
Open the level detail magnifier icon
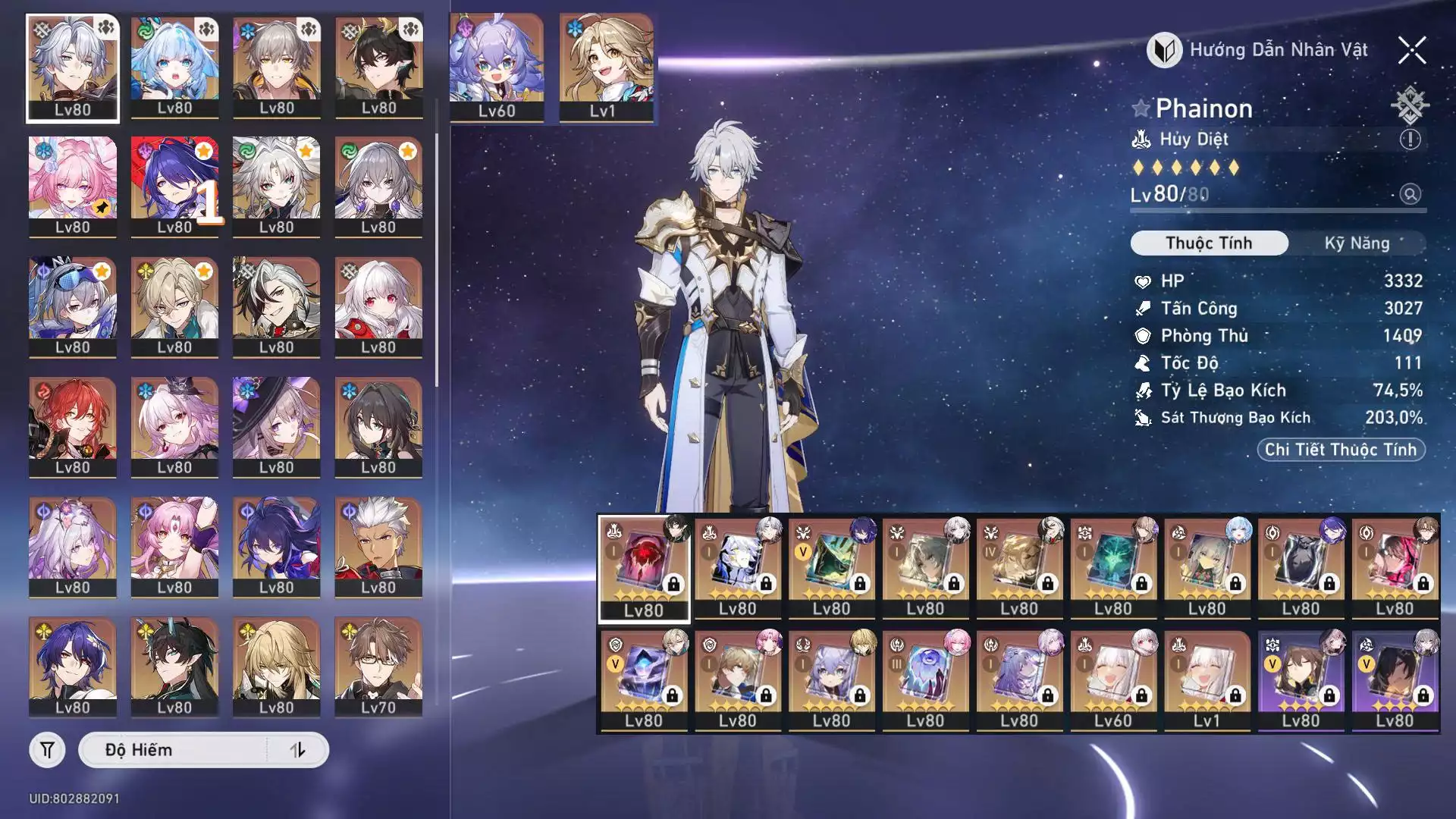pos(1410,194)
